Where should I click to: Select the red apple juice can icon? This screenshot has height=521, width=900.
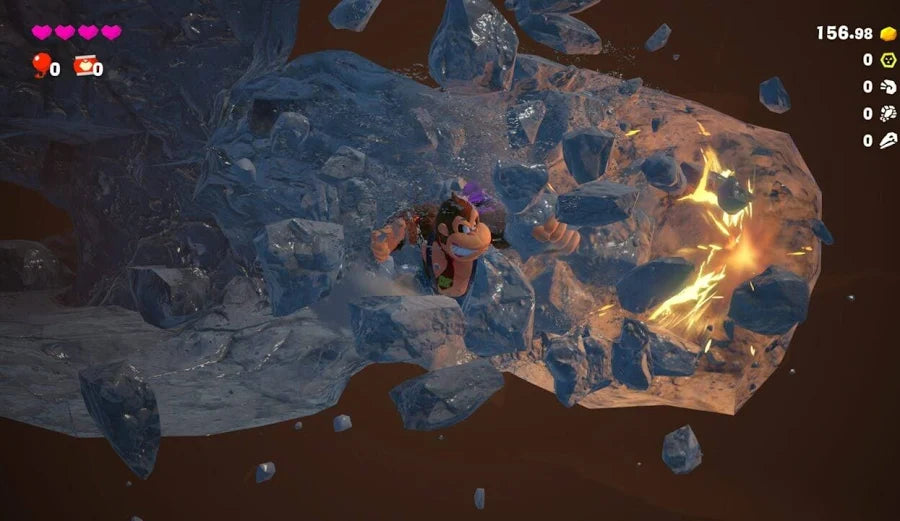pyautogui.click(x=84, y=66)
